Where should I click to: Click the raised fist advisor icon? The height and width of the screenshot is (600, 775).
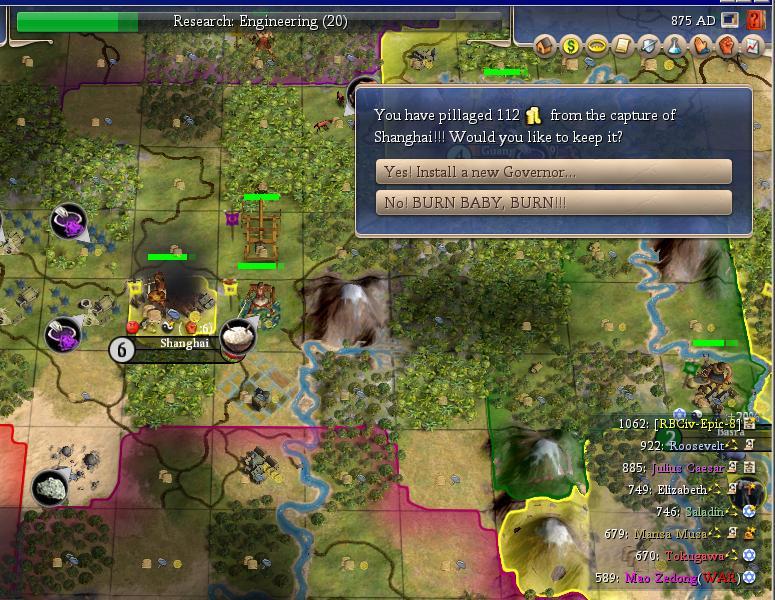click(x=727, y=45)
